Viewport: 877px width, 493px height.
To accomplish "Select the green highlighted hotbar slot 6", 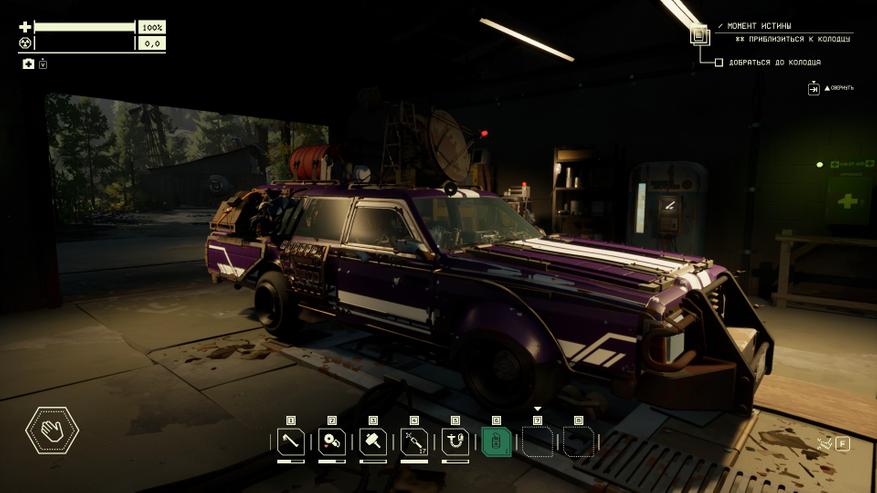I will pyautogui.click(x=496, y=441).
